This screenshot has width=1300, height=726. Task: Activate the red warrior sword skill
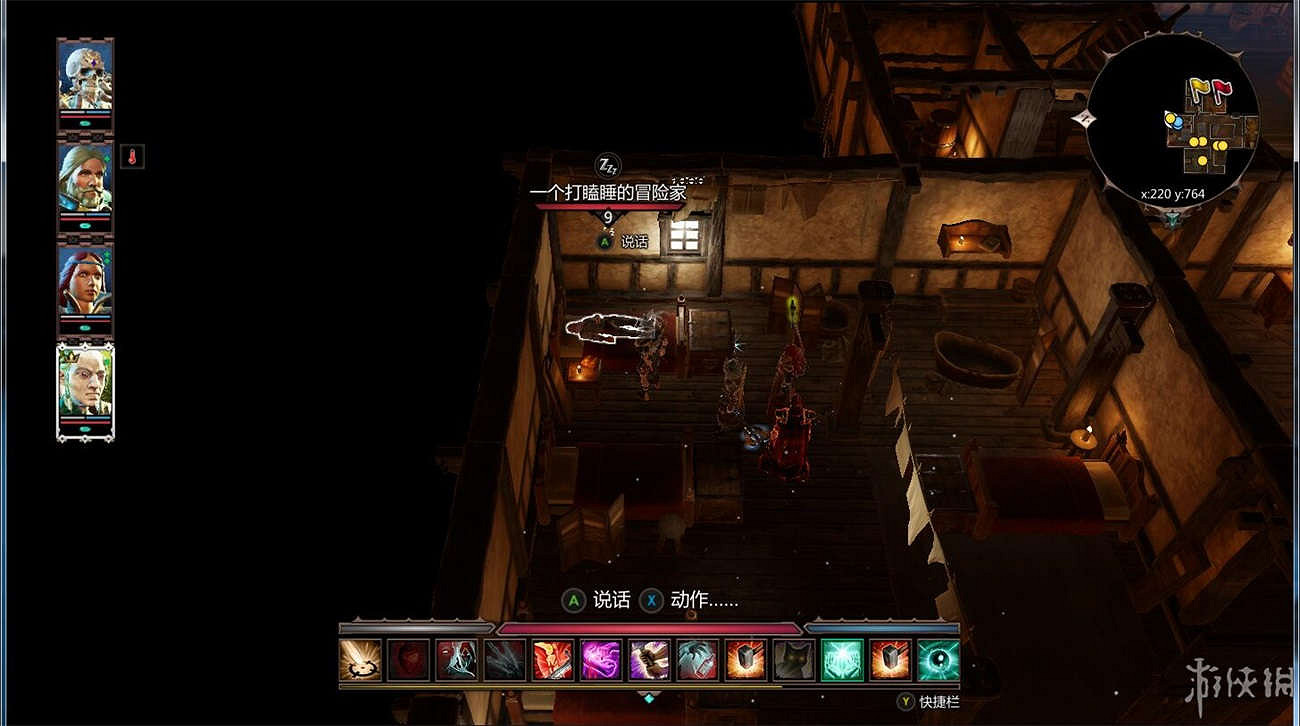[x=553, y=661]
